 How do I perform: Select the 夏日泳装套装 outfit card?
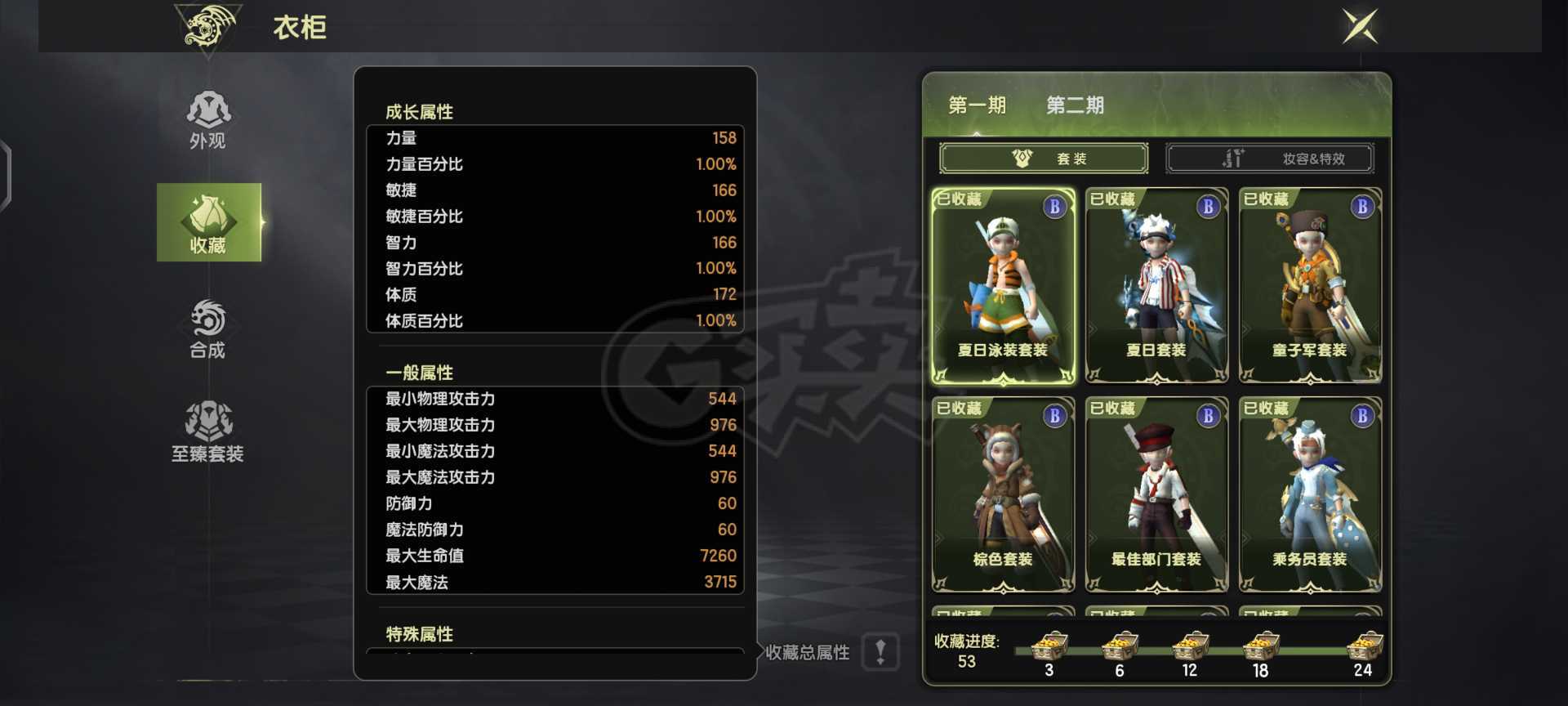click(1003, 286)
